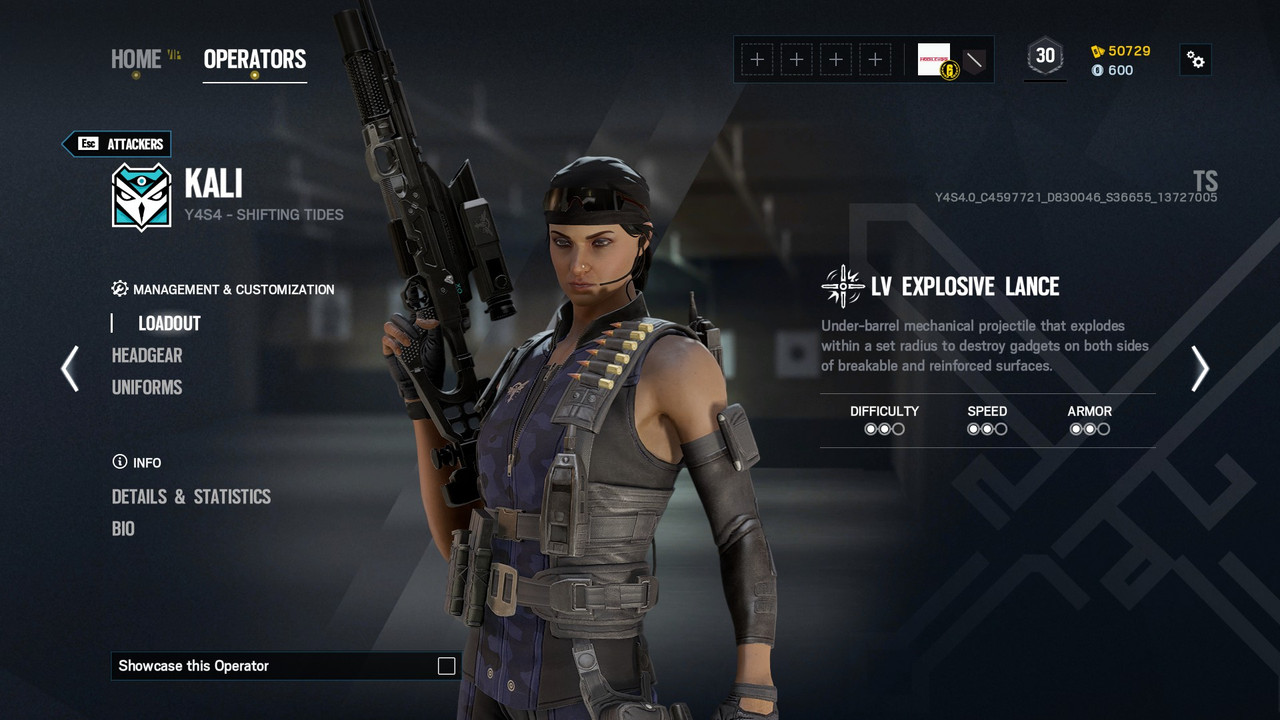Screen dimensions: 1280x720
Task: Open the settings gear menu
Action: click(1195, 59)
